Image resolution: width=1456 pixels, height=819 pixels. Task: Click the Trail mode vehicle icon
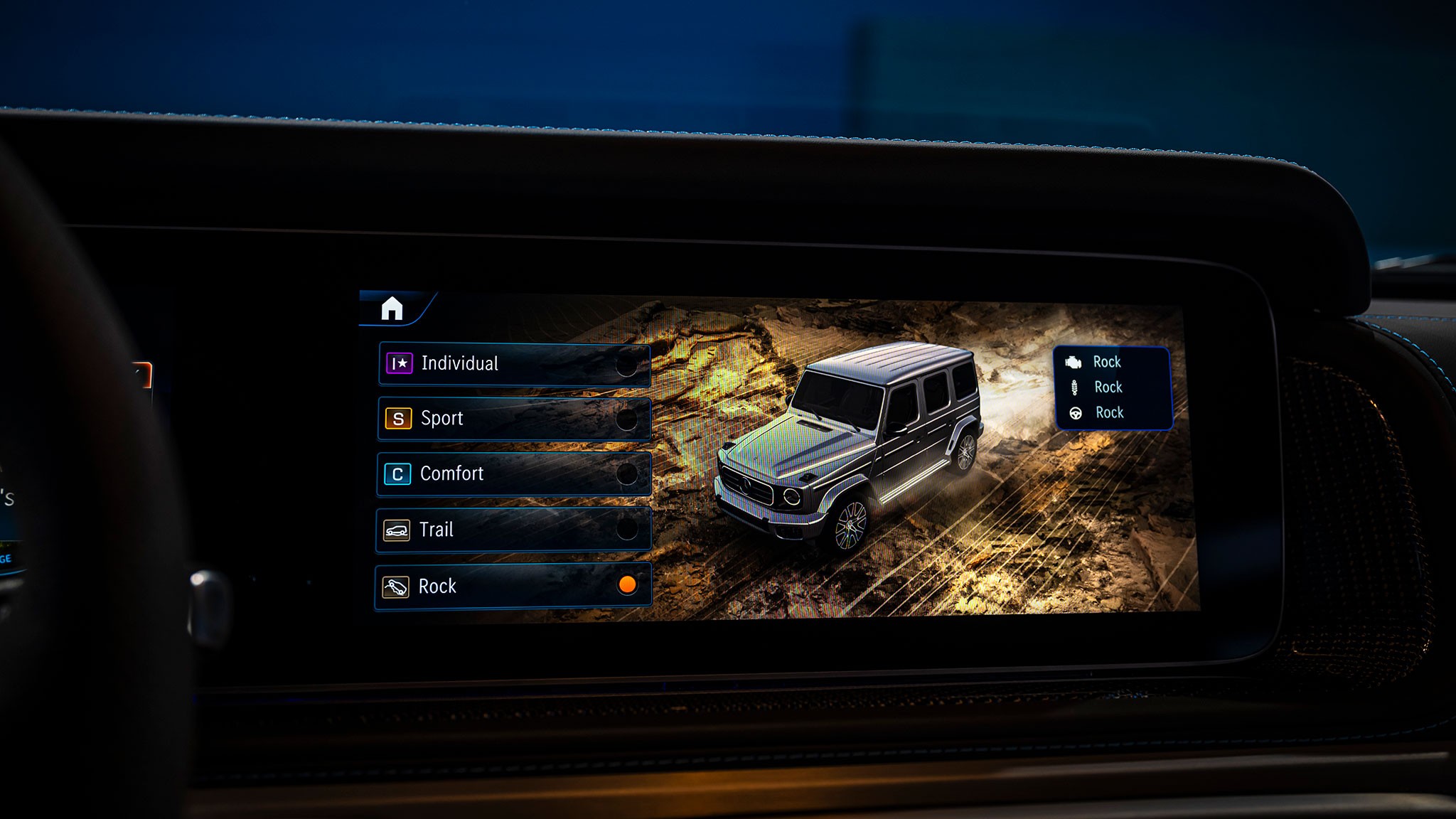pyautogui.click(x=398, y=530)
